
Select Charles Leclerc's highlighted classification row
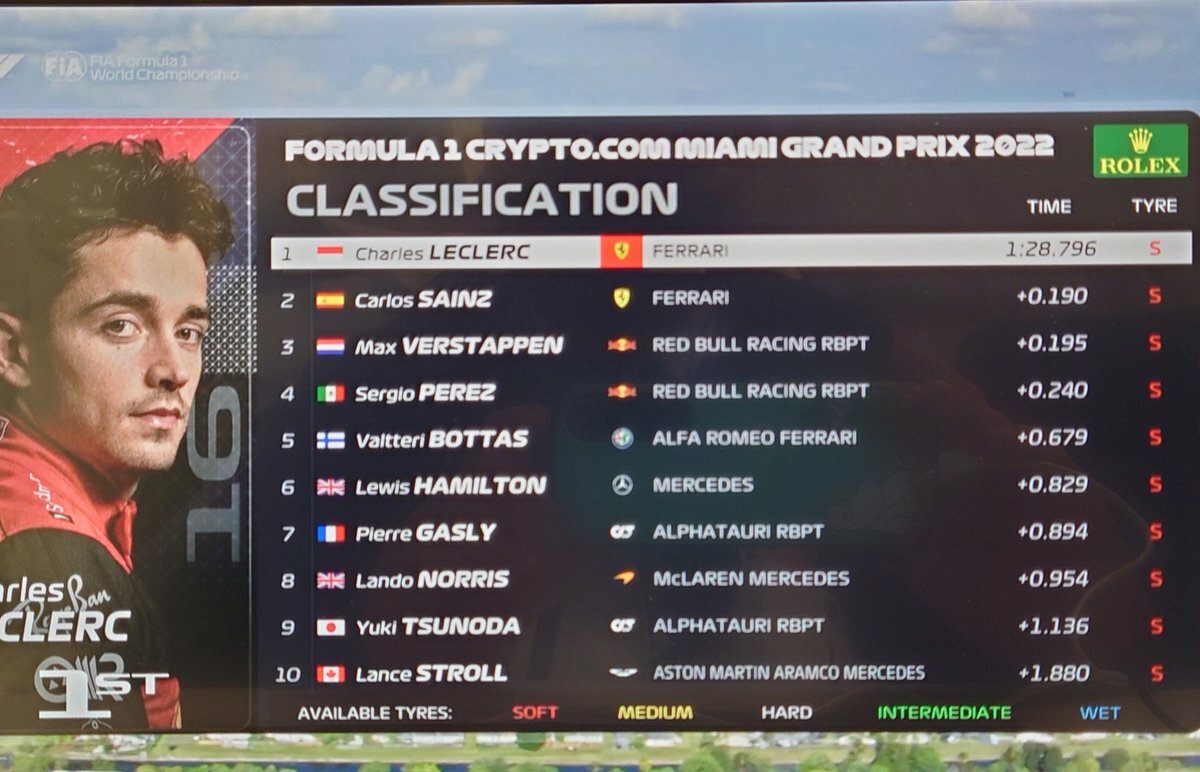tap(730, 250)
